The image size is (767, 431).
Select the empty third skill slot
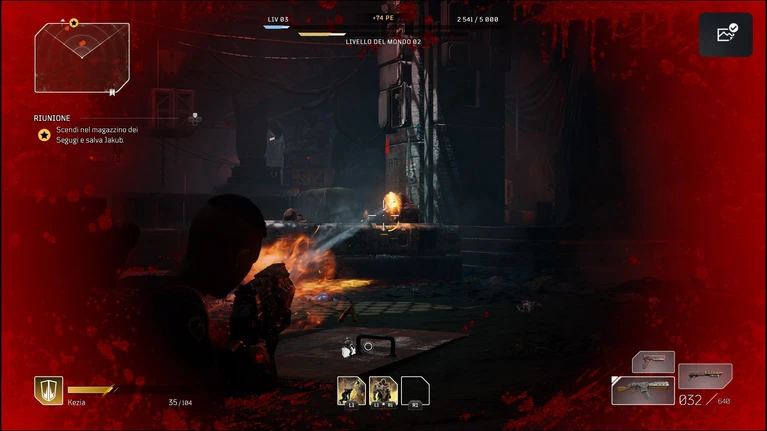[x=415, y=390]
